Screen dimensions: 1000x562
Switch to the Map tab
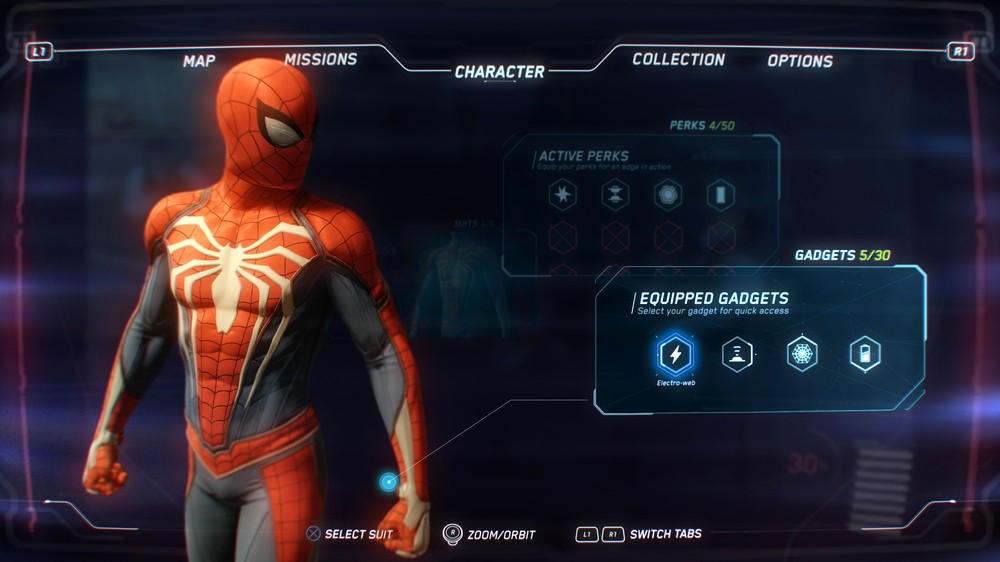(199, 61)
